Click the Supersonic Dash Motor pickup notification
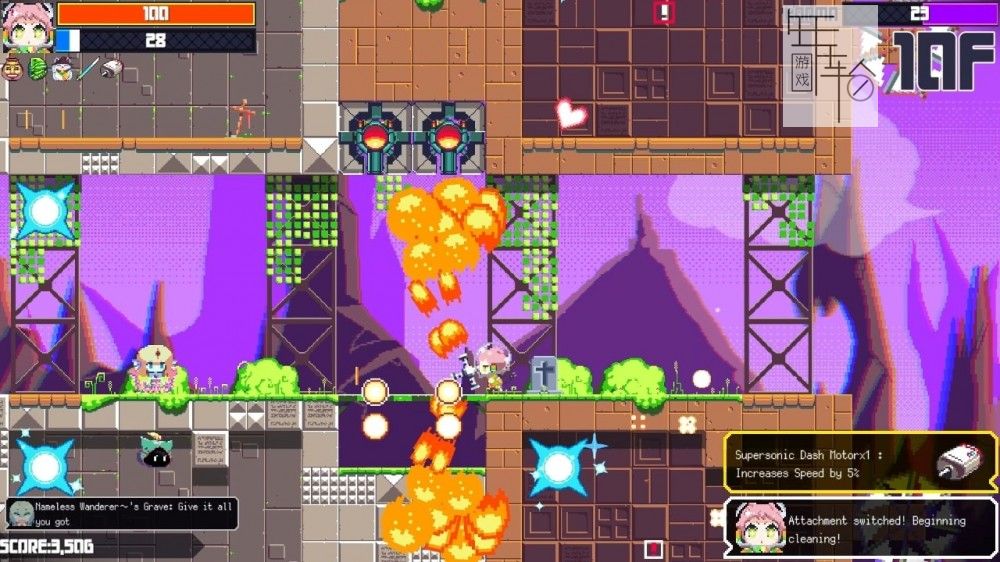 860,463
